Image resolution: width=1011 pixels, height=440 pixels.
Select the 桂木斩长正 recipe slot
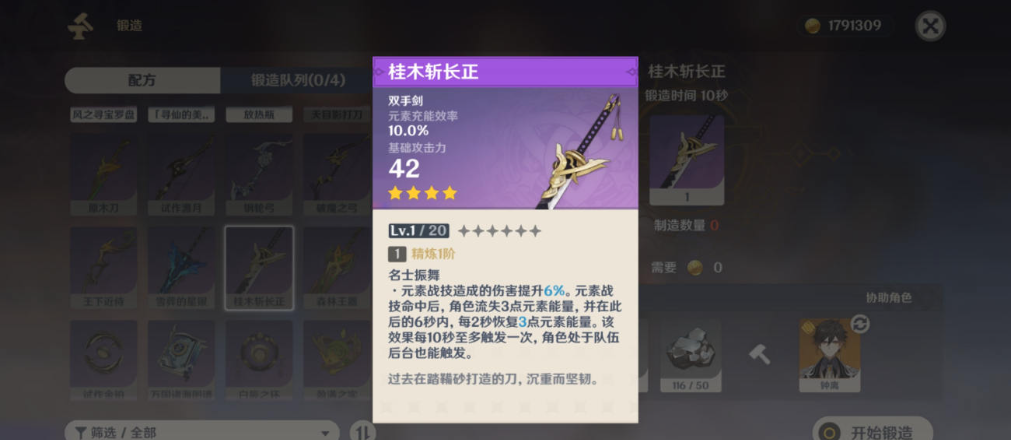coord(259,266)
